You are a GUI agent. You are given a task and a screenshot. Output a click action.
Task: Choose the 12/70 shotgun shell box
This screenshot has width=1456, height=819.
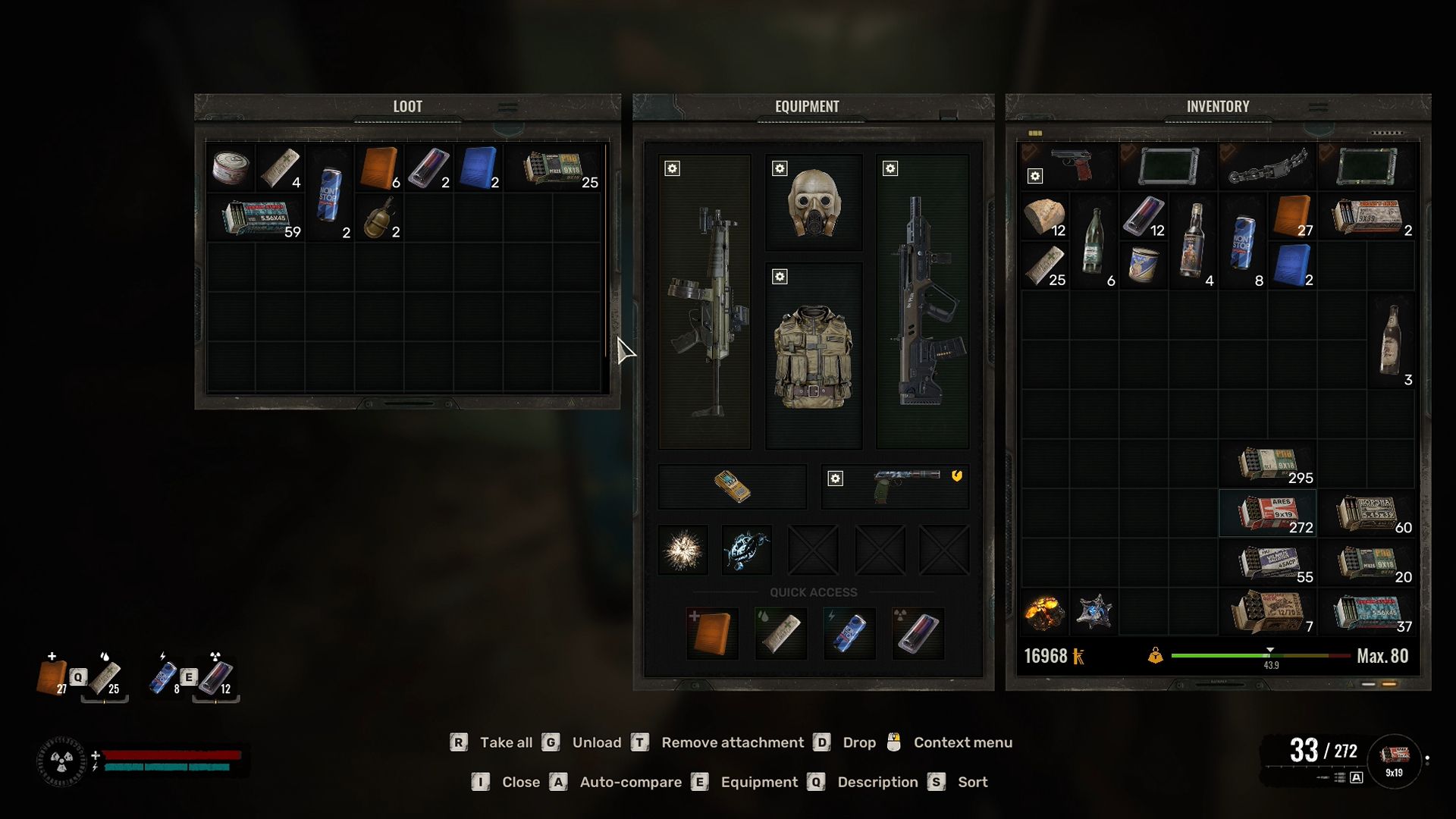(x=1268, y=612)
